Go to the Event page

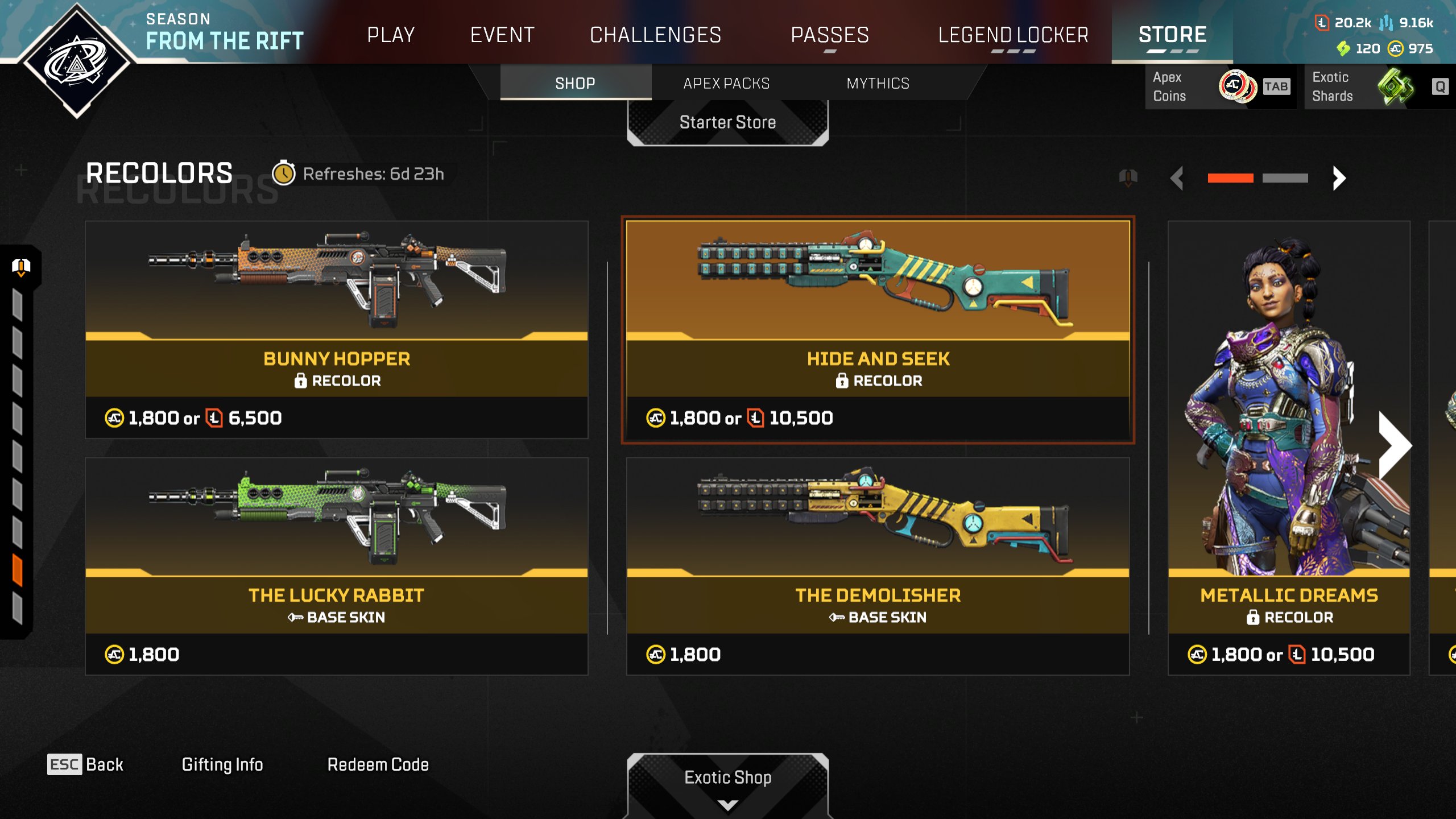pyautogui.click(x=502, y=35)
